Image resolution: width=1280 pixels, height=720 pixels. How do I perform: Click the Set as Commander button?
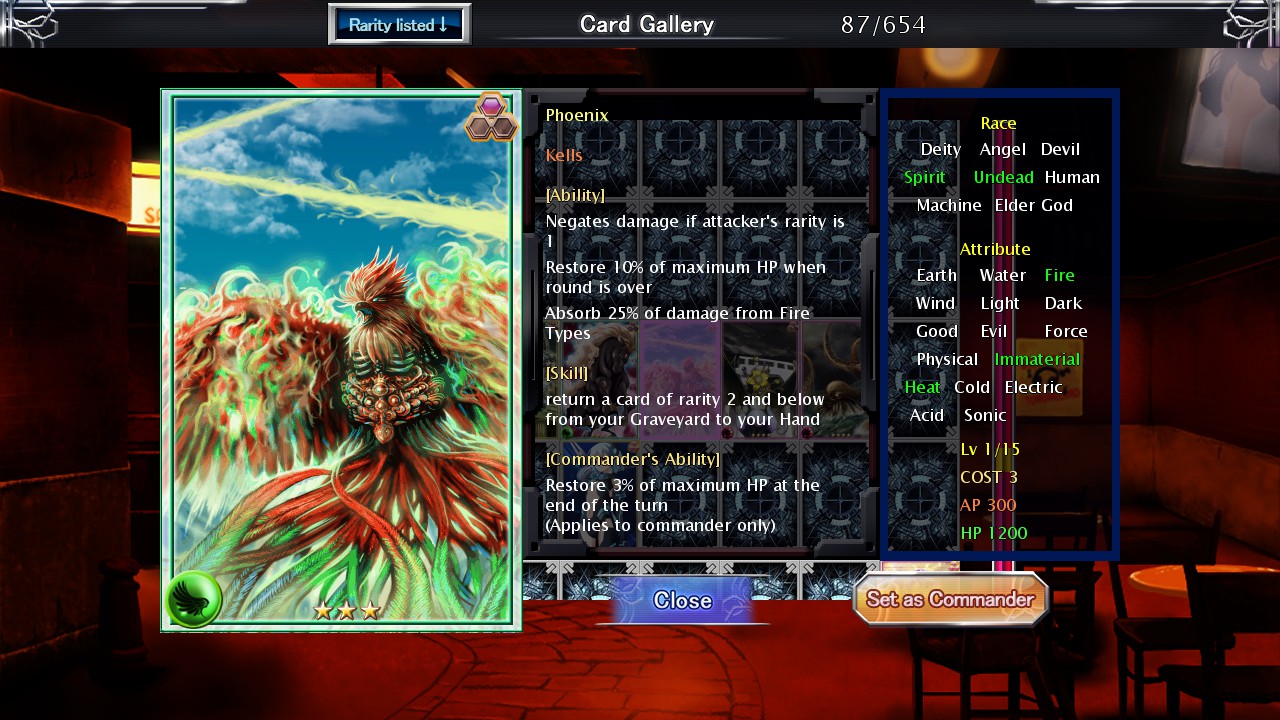(x=950, y=600)
